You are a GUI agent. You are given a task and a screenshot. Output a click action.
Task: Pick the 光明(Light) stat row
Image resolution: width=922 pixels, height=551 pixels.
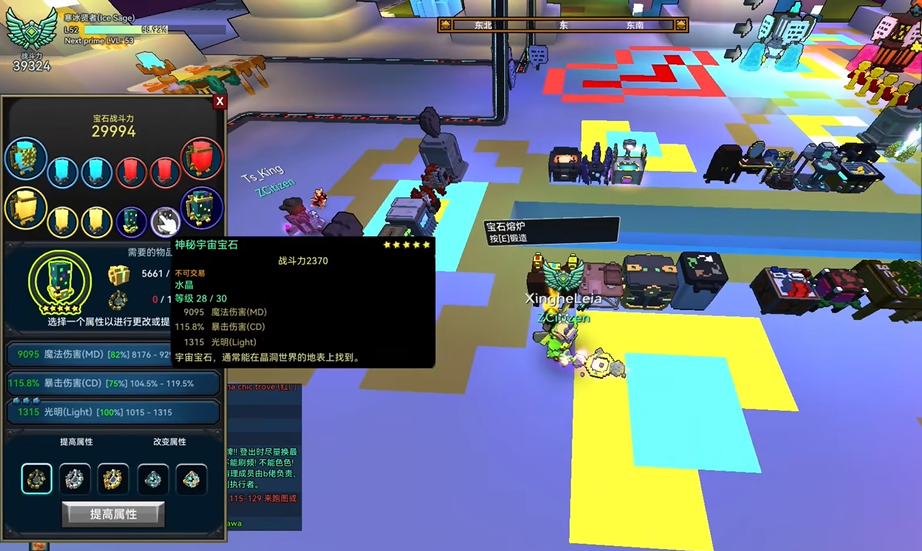(113, 412)
